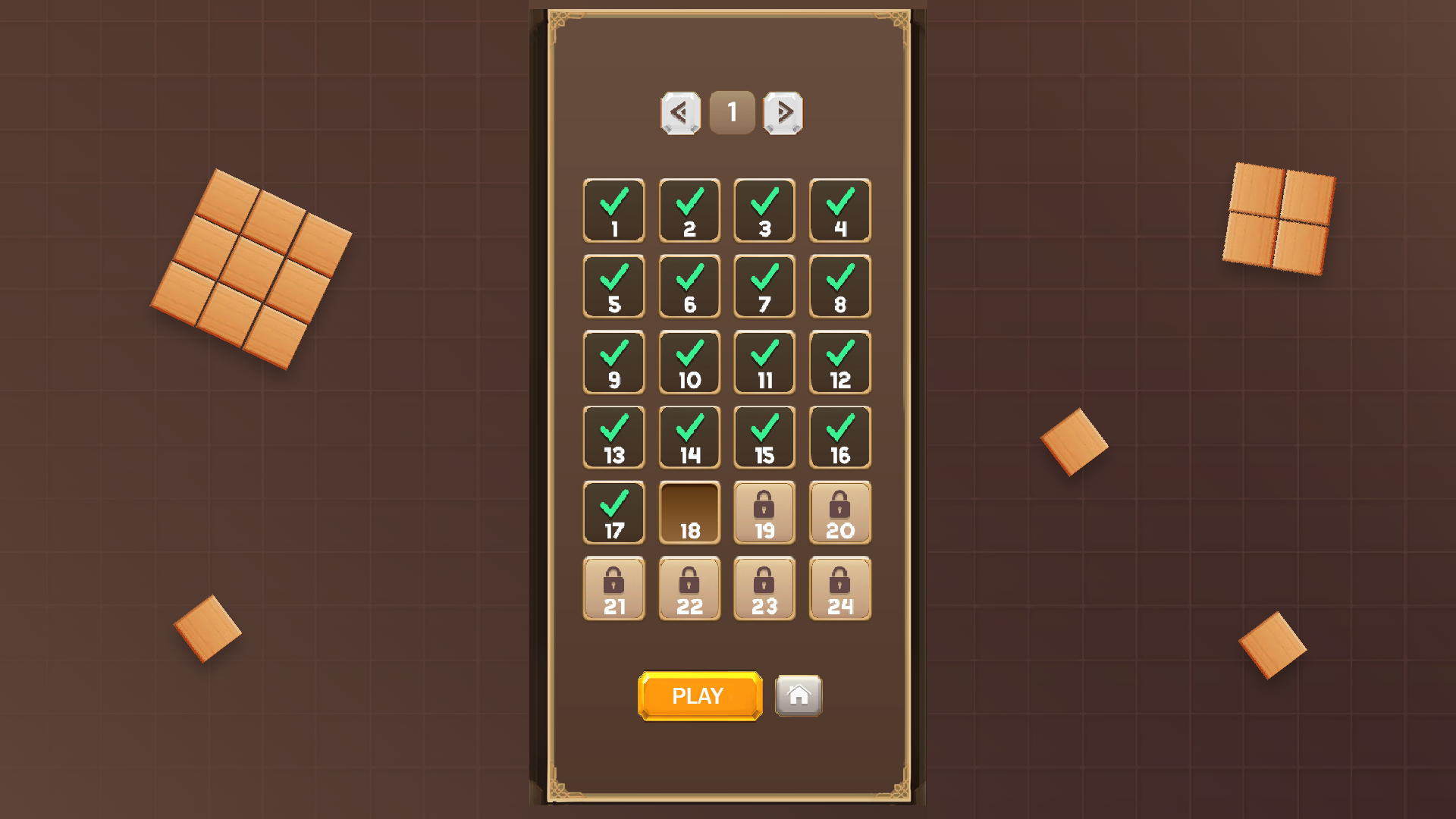The width and height of the screenshot is (1456, 819).
Task: Select completed level 13
Action: [613, 437]
